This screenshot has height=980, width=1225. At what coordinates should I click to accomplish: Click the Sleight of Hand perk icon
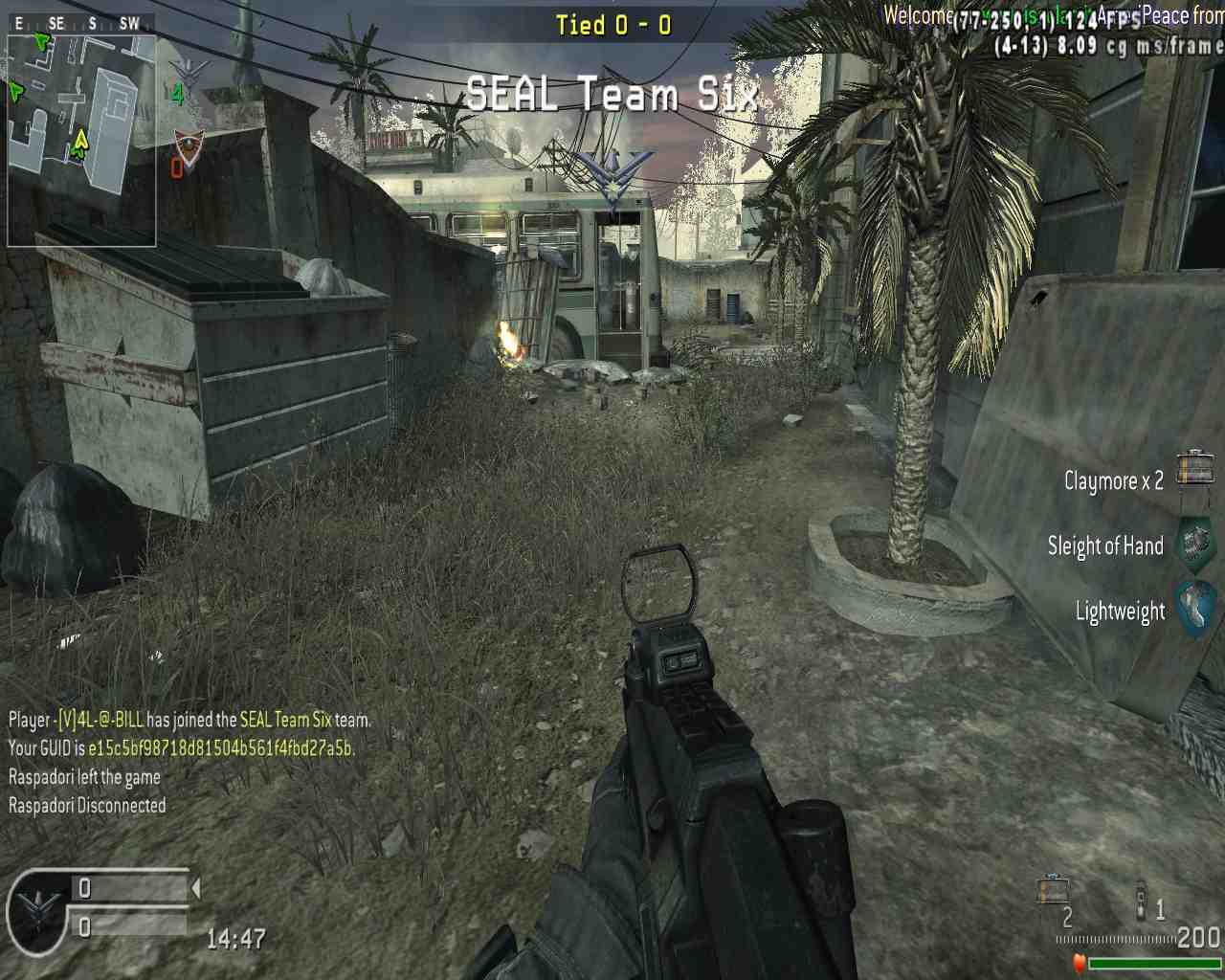click(1194, 544)
